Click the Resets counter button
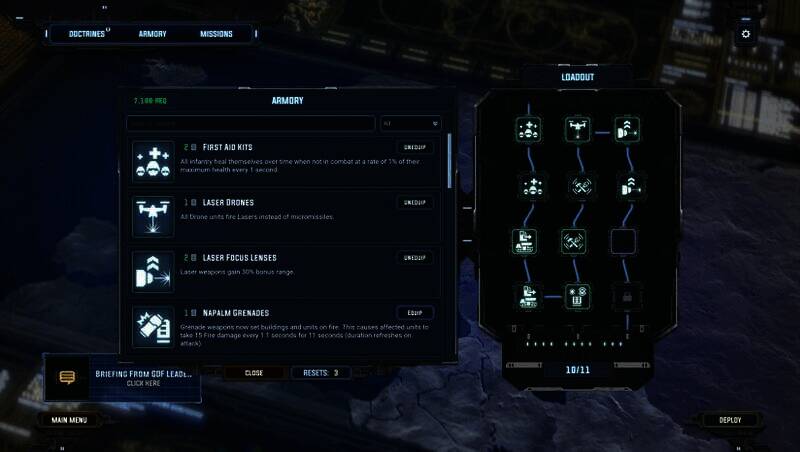The width and height of the screenshot is (800, 452). [321, 372]
